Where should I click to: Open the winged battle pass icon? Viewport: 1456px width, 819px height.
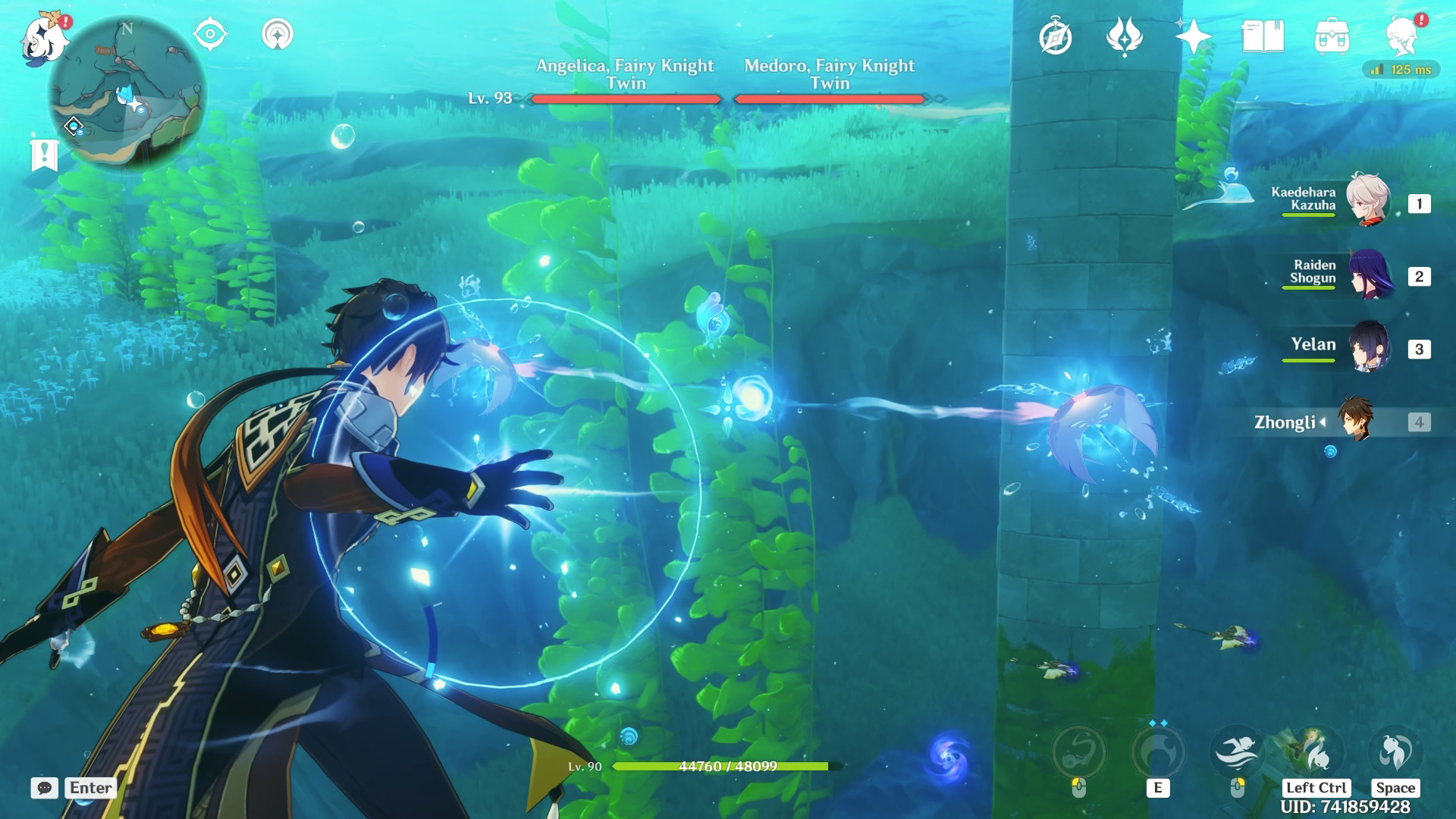click(1125, 36)
